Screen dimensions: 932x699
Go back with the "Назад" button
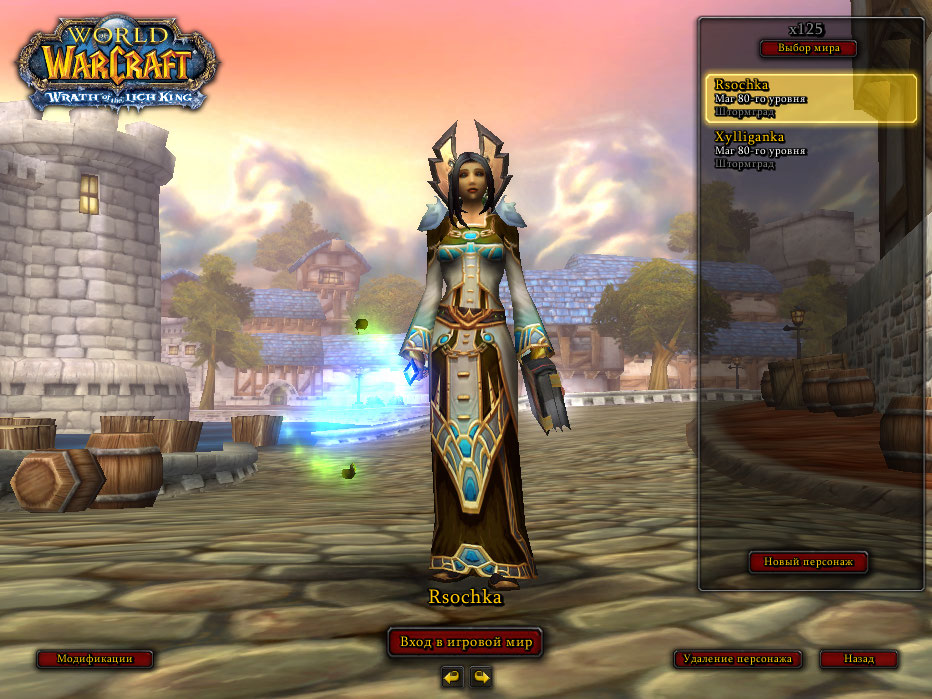click(x=858, y=659)
